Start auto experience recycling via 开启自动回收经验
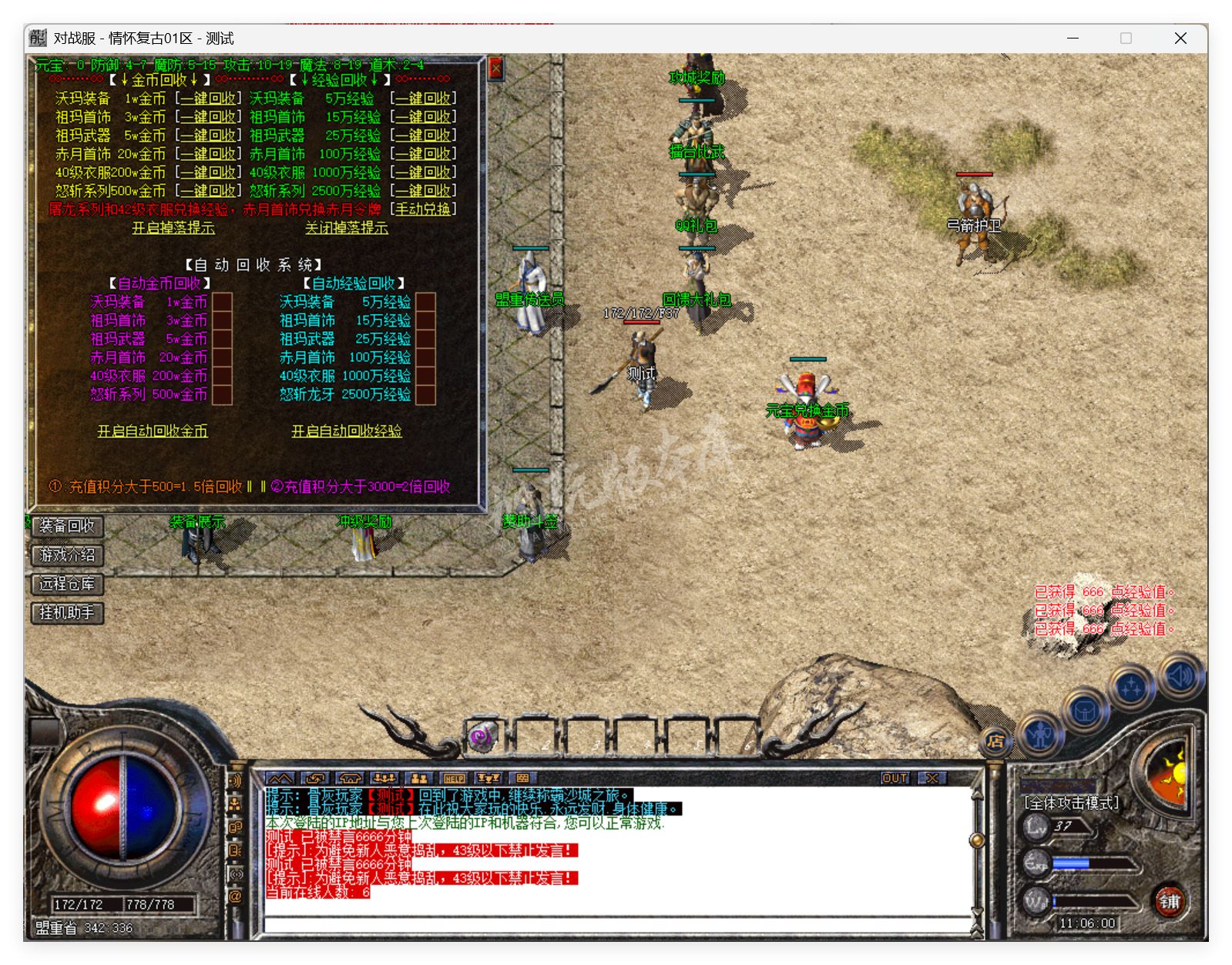This screenshot has width=1232, height=965. pyautogui.click(x=347, y=431)
